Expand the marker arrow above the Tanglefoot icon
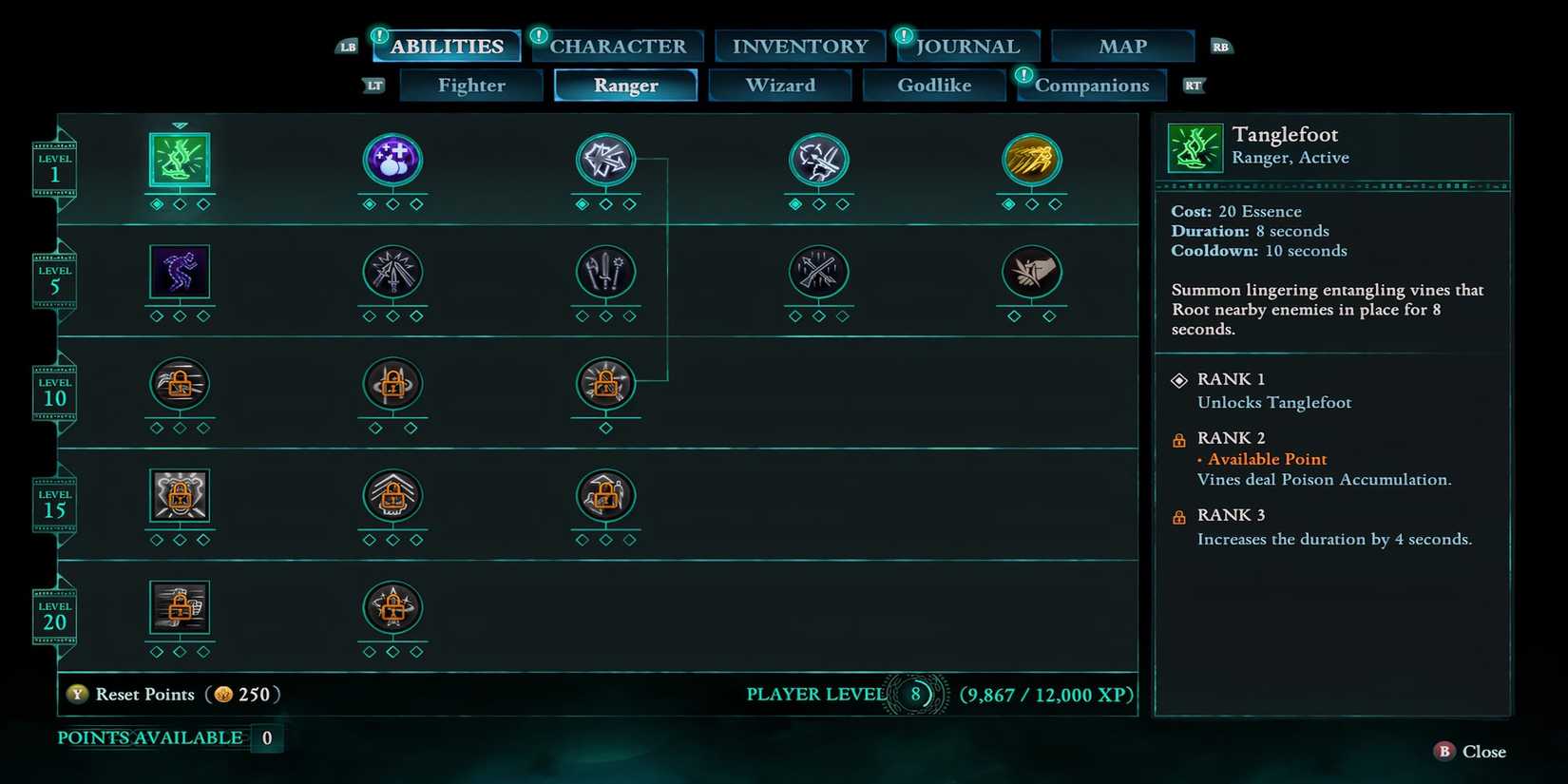 coord(180,124)
